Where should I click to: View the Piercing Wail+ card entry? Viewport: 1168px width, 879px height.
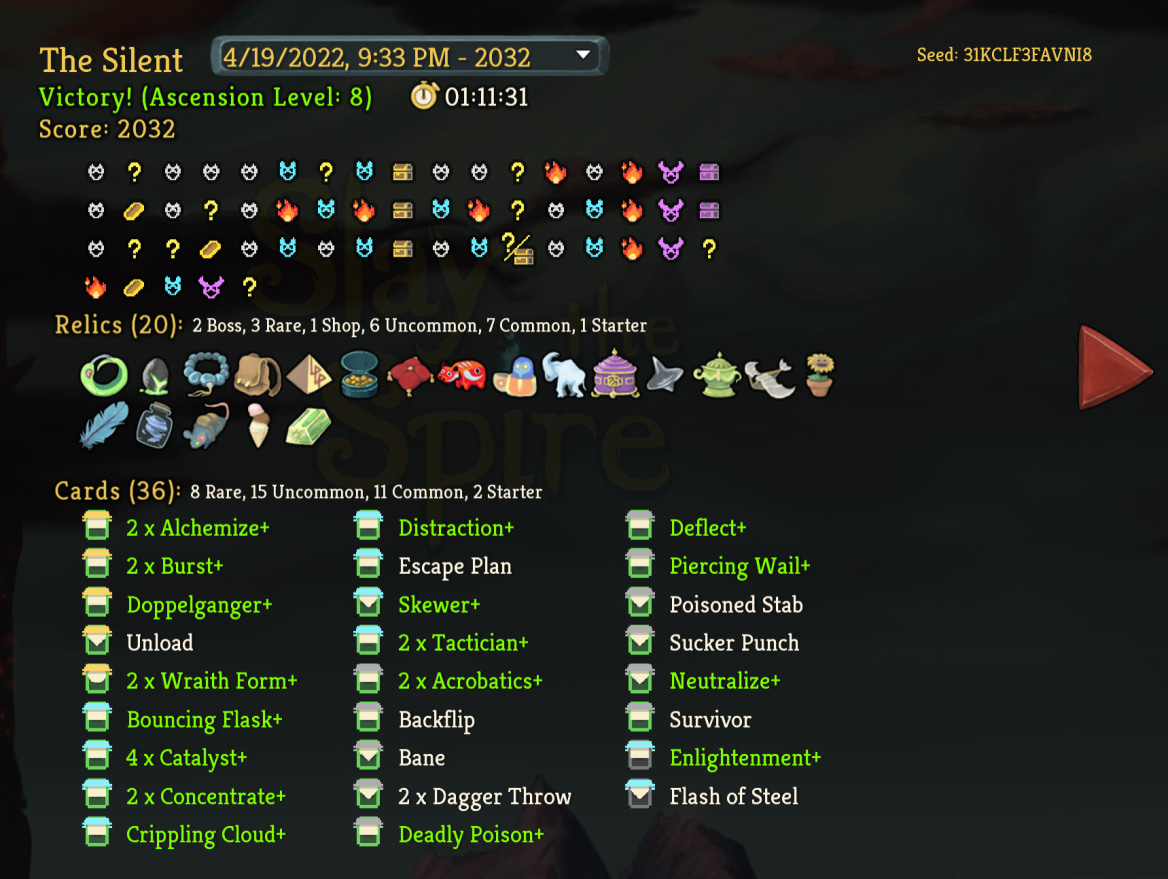point(740,566)
